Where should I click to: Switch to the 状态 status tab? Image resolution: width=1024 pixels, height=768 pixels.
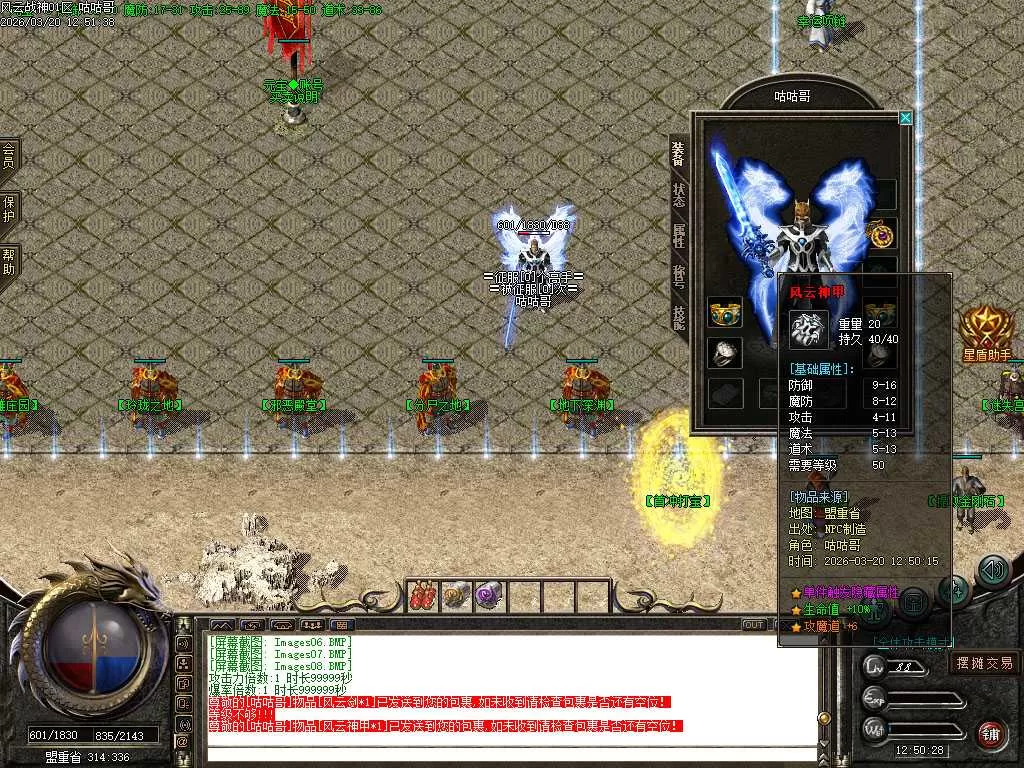pos(679,194)
